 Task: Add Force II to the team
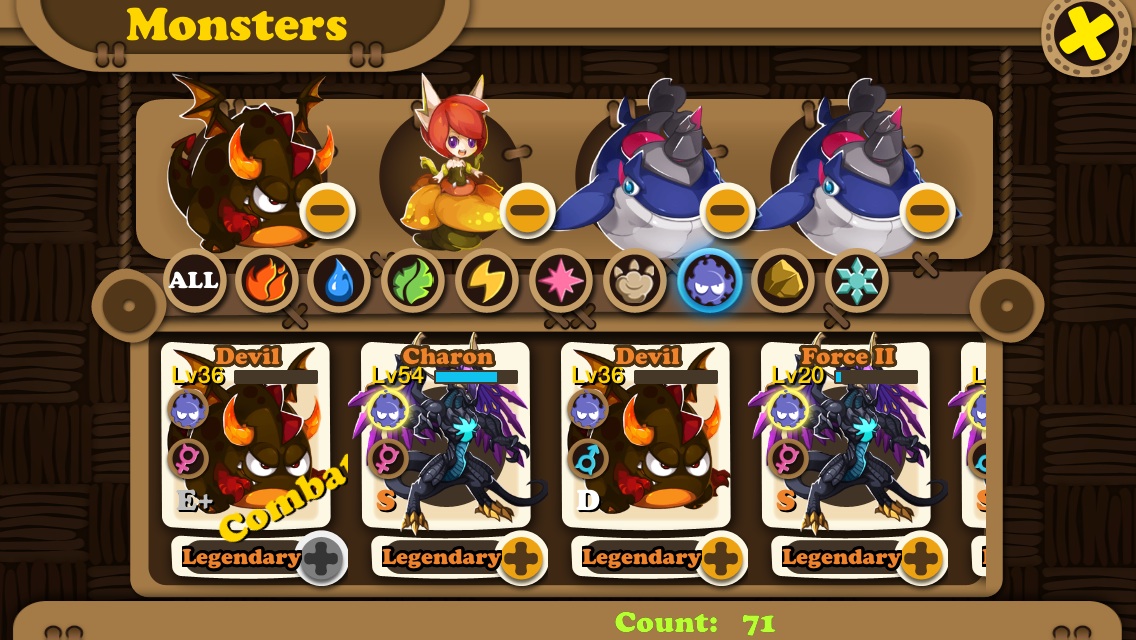click(x=920, y=558)
